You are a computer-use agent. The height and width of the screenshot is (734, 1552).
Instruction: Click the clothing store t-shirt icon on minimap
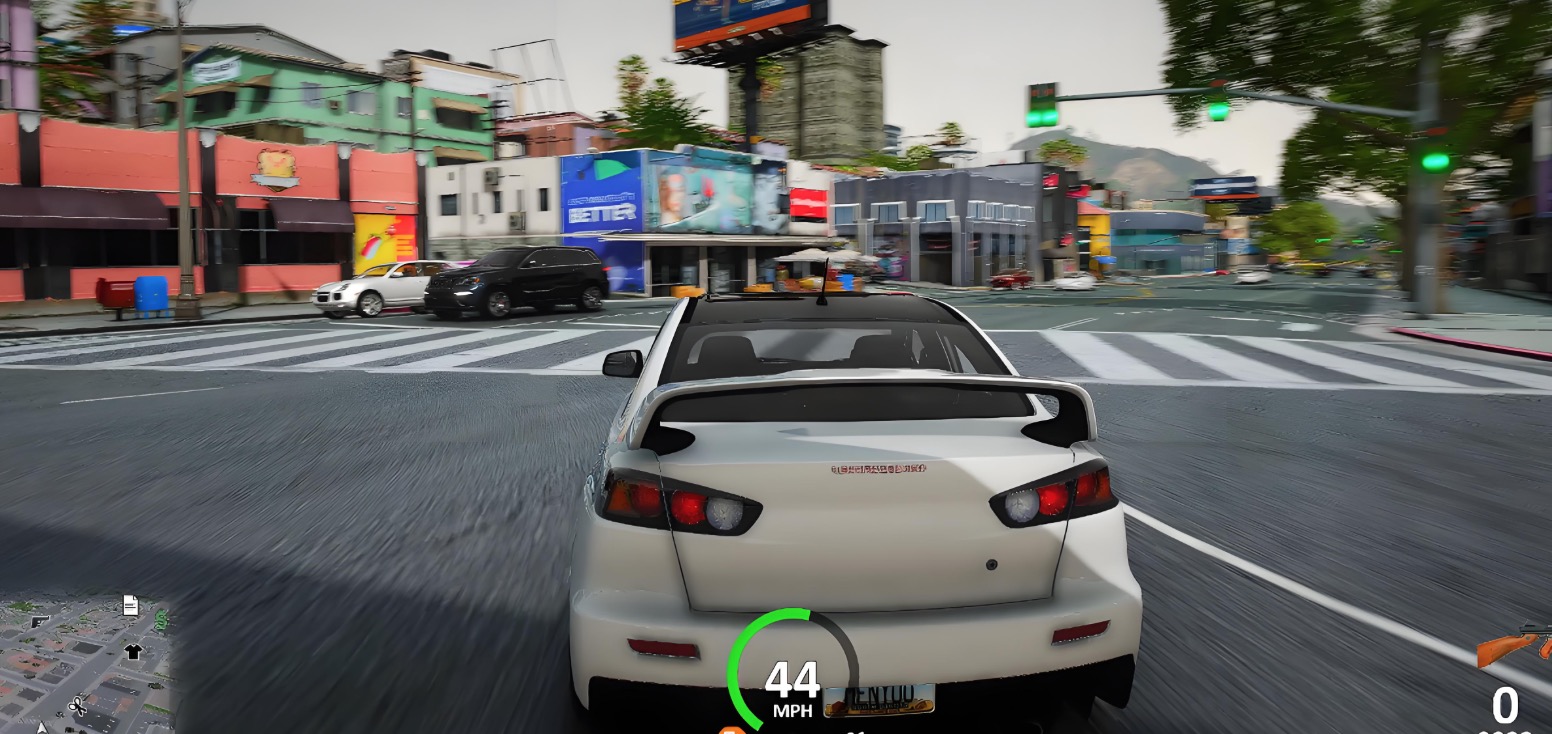point(132,651)
